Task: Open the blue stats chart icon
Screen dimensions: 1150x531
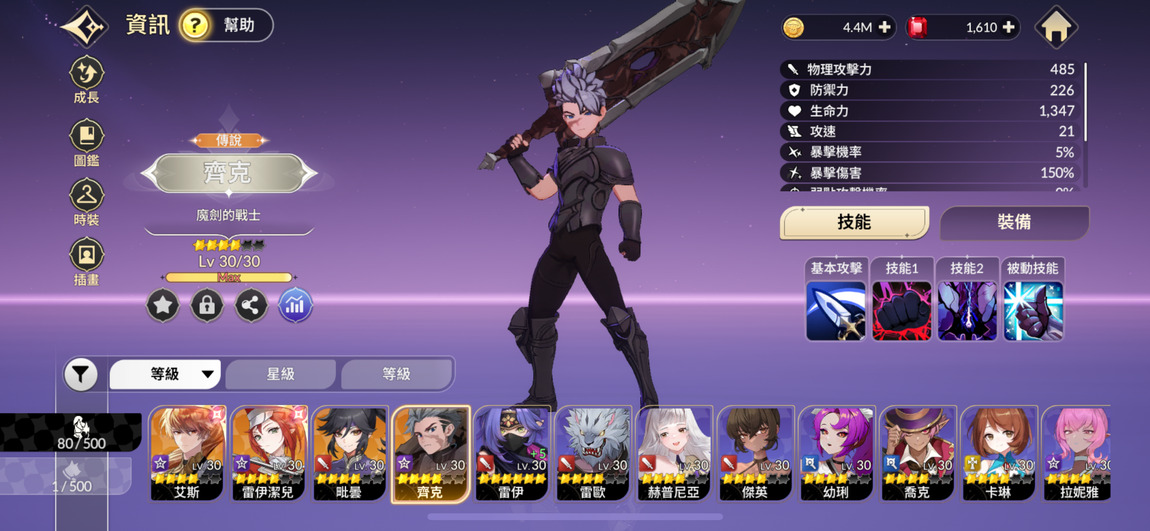Action: (x=295, y=305)
